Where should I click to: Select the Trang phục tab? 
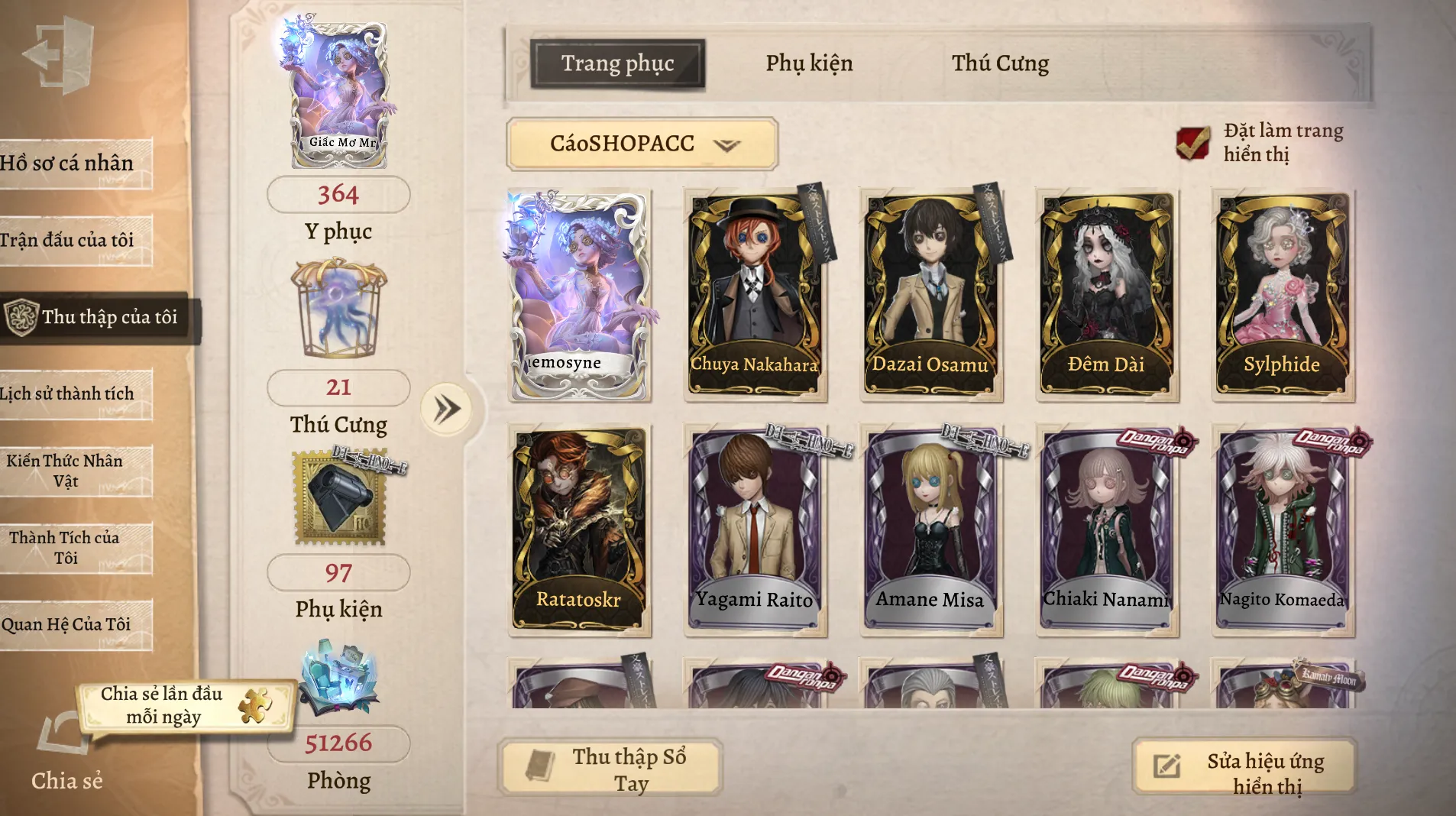pyautogui.click(x=617, y=63)
